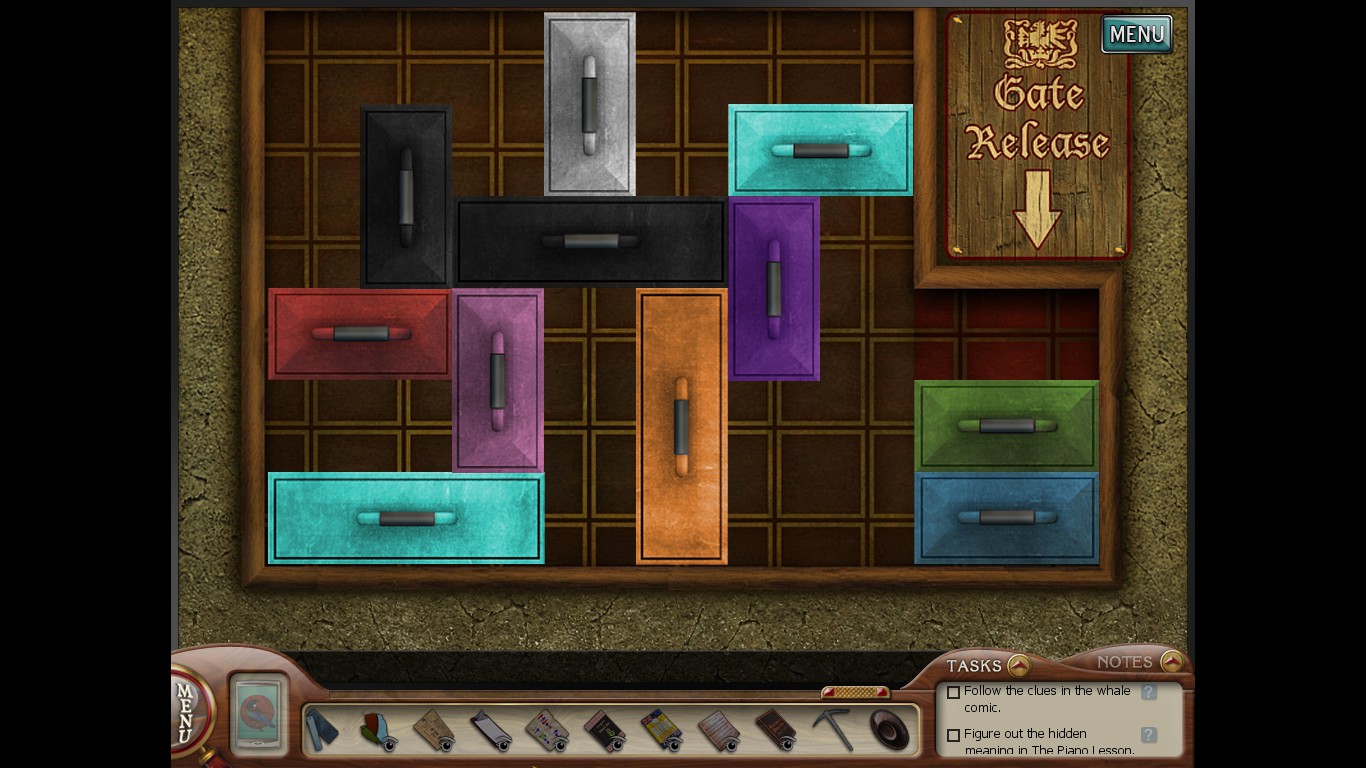Select the long black horizontal block
Image resolution: width=1366 pixels, height=768 pixels.
click(x=590, y=241)
